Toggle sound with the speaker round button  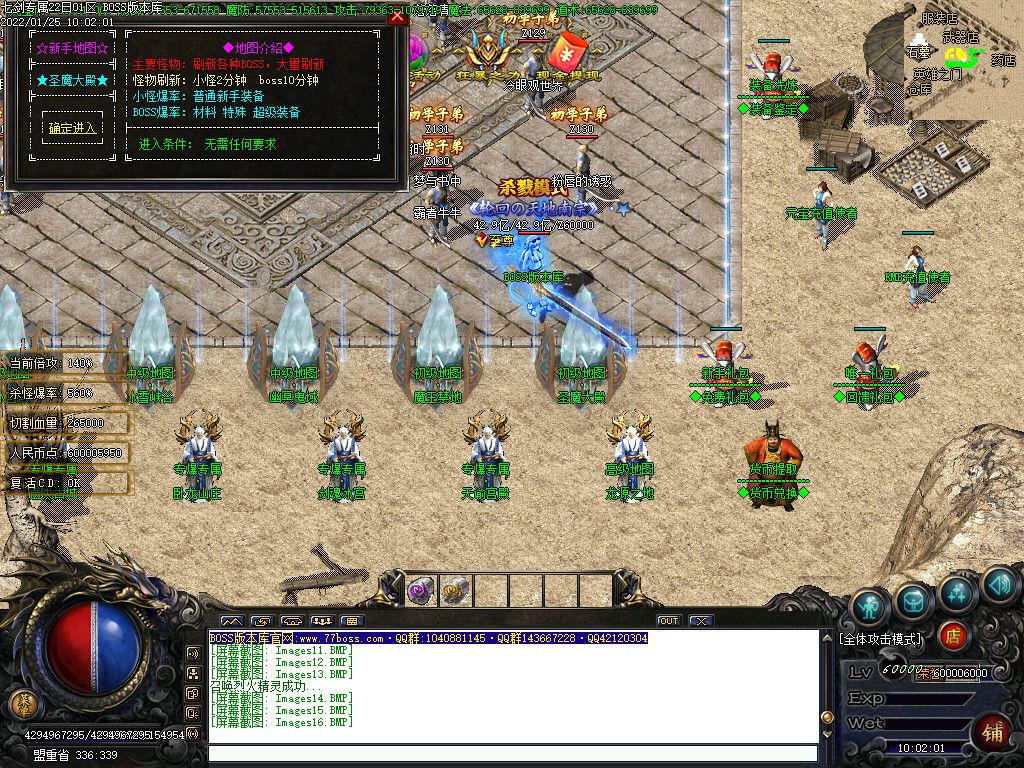[x=999, y=584]
